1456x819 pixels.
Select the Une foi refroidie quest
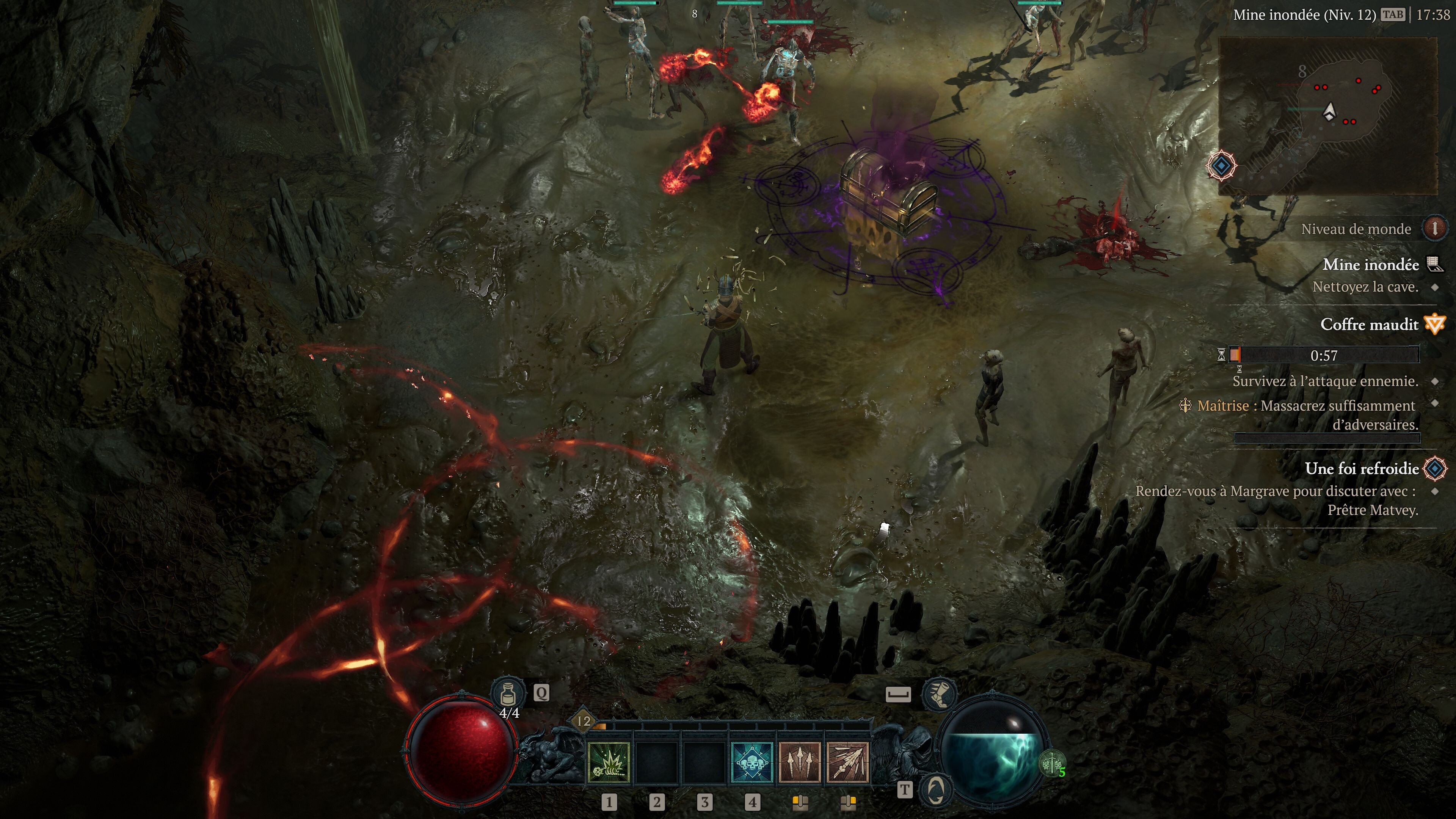(1362, 469)
